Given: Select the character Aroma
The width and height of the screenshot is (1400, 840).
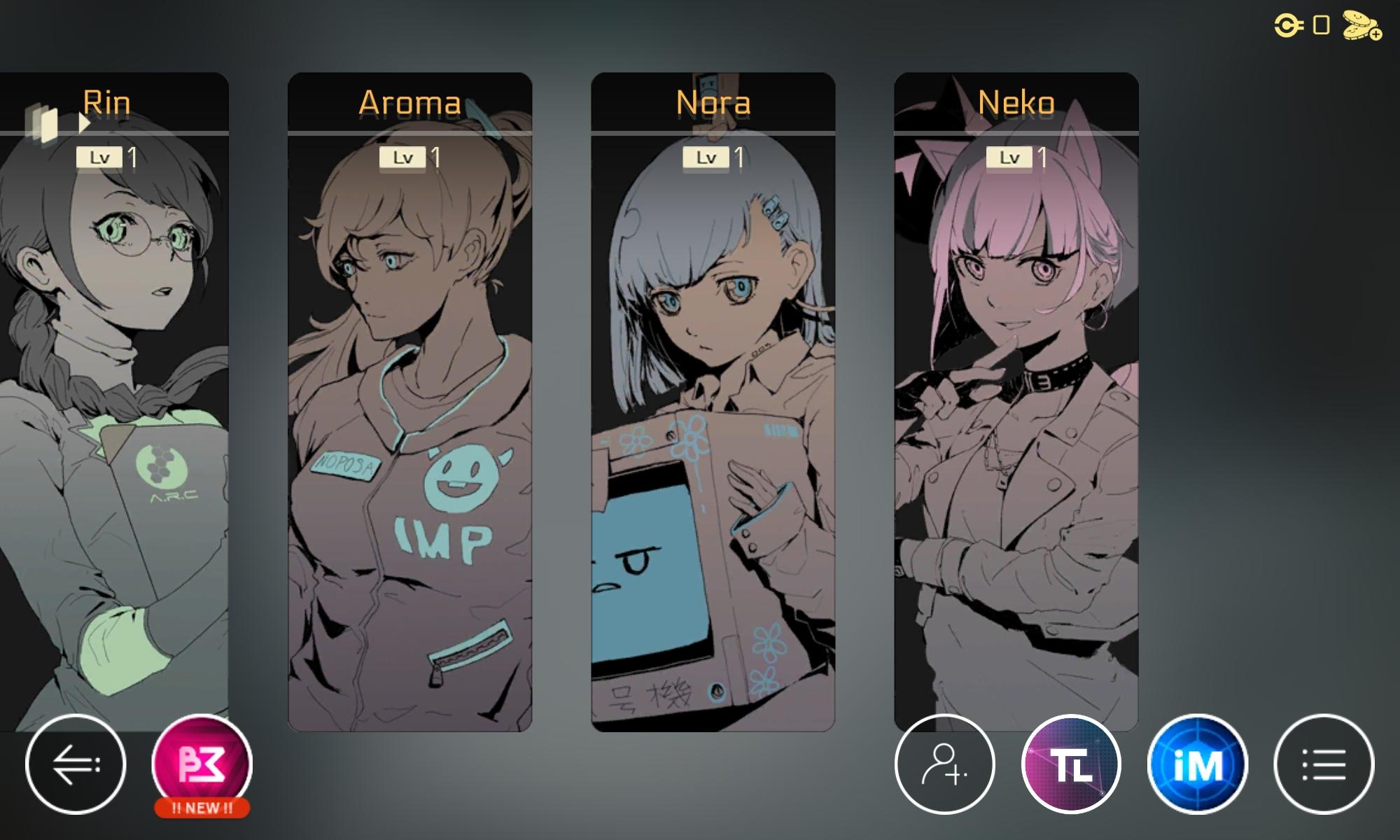Looking at the screenshot, I should 410,420.
